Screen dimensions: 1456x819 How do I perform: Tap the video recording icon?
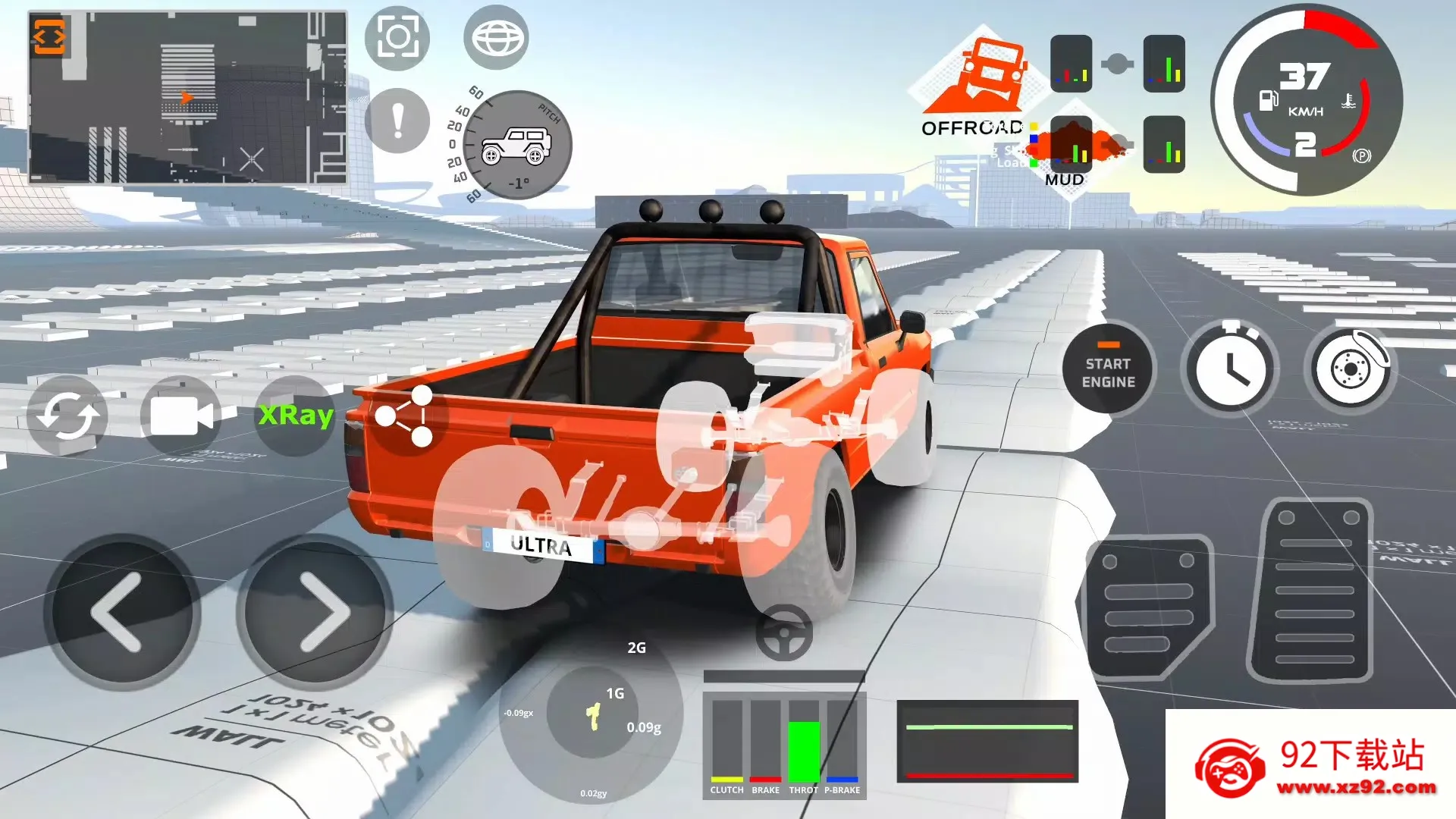point(181,415)
